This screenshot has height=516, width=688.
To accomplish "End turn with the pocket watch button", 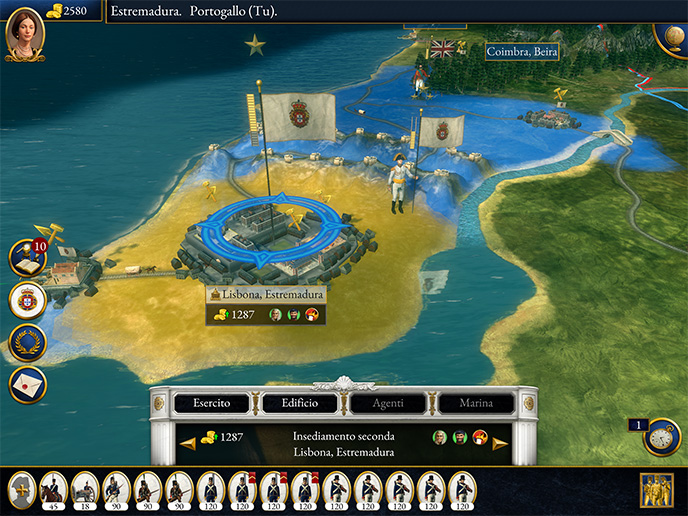I will click(x=662, y=437).
